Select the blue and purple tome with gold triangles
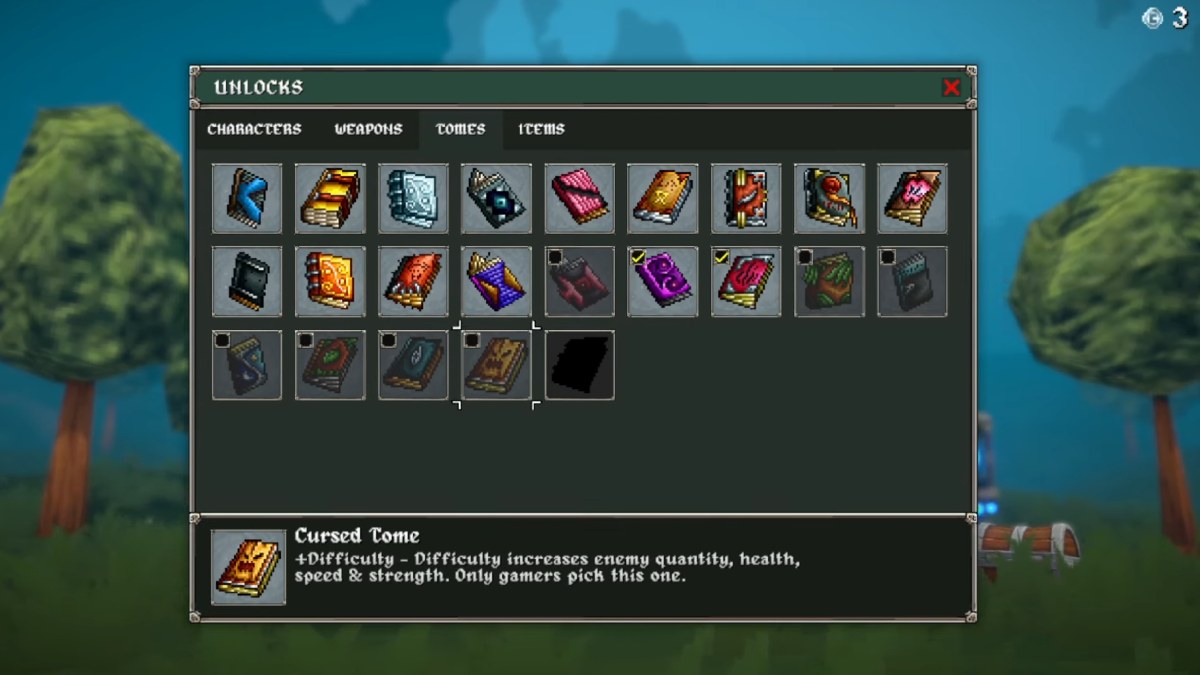This screenshot has height=675, width=1200. [497, 282]
